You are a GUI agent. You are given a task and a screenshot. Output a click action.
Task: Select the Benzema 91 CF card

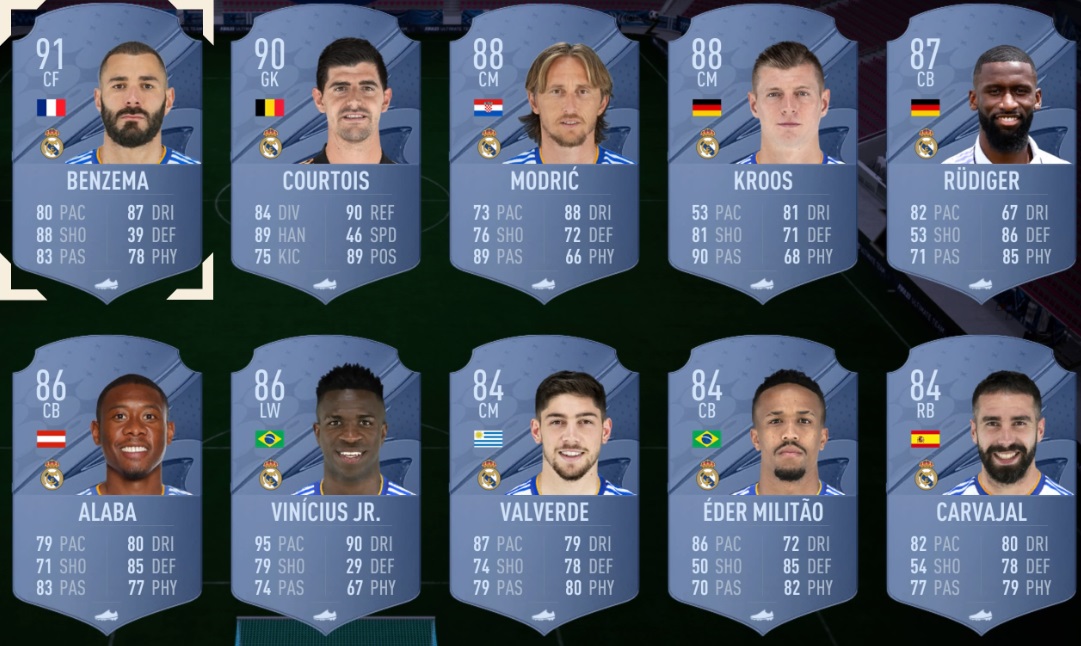108,150
